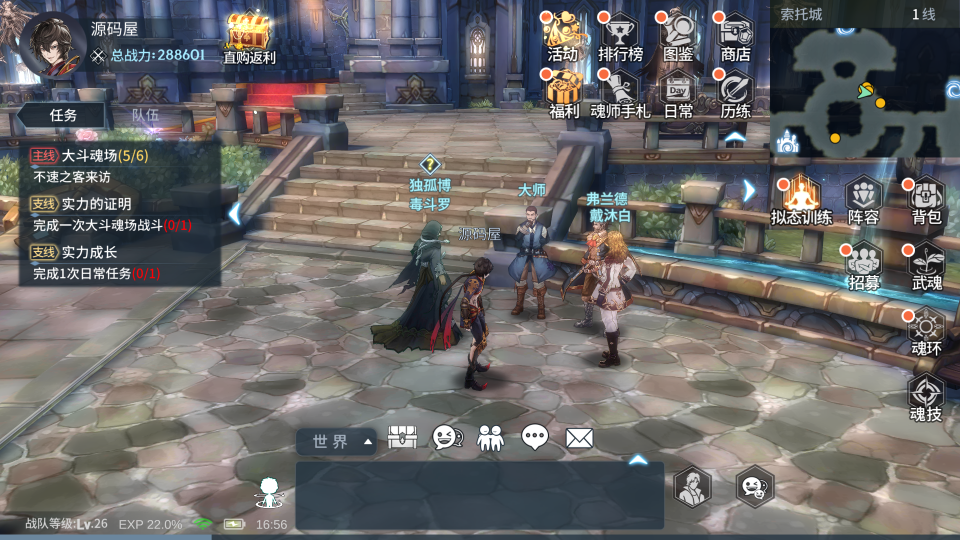Open the 背包 backpack

click(x=926, y=199)
